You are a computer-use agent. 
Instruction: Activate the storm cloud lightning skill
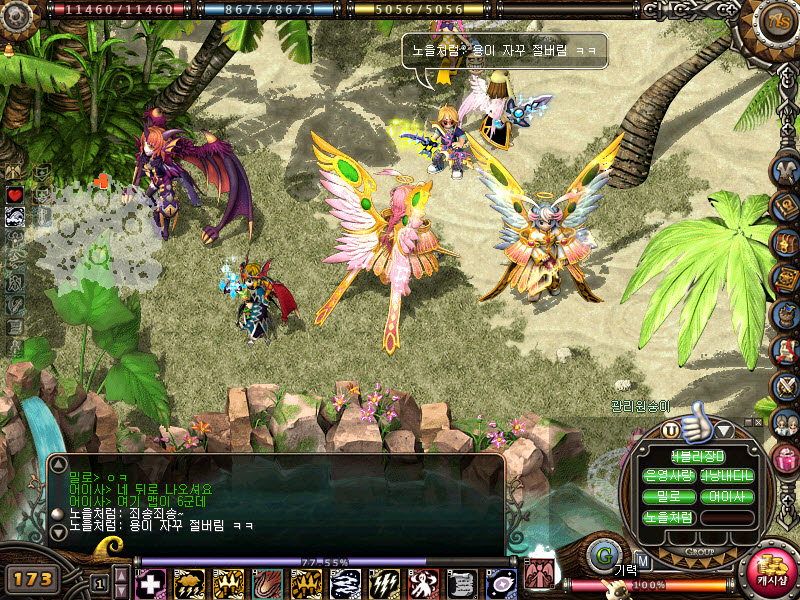tap(189, 584)
